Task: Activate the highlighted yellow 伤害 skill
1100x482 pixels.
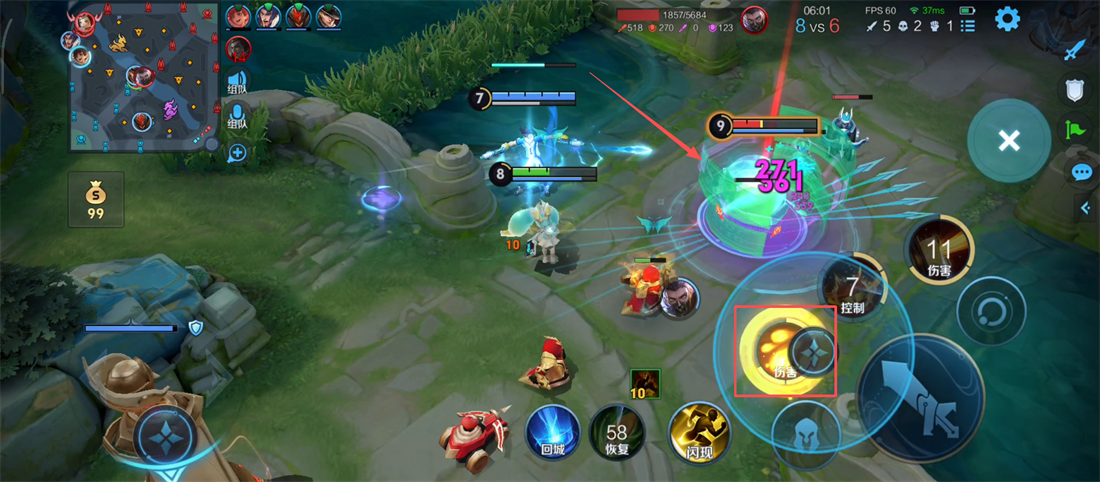Action: pos(784,350)
